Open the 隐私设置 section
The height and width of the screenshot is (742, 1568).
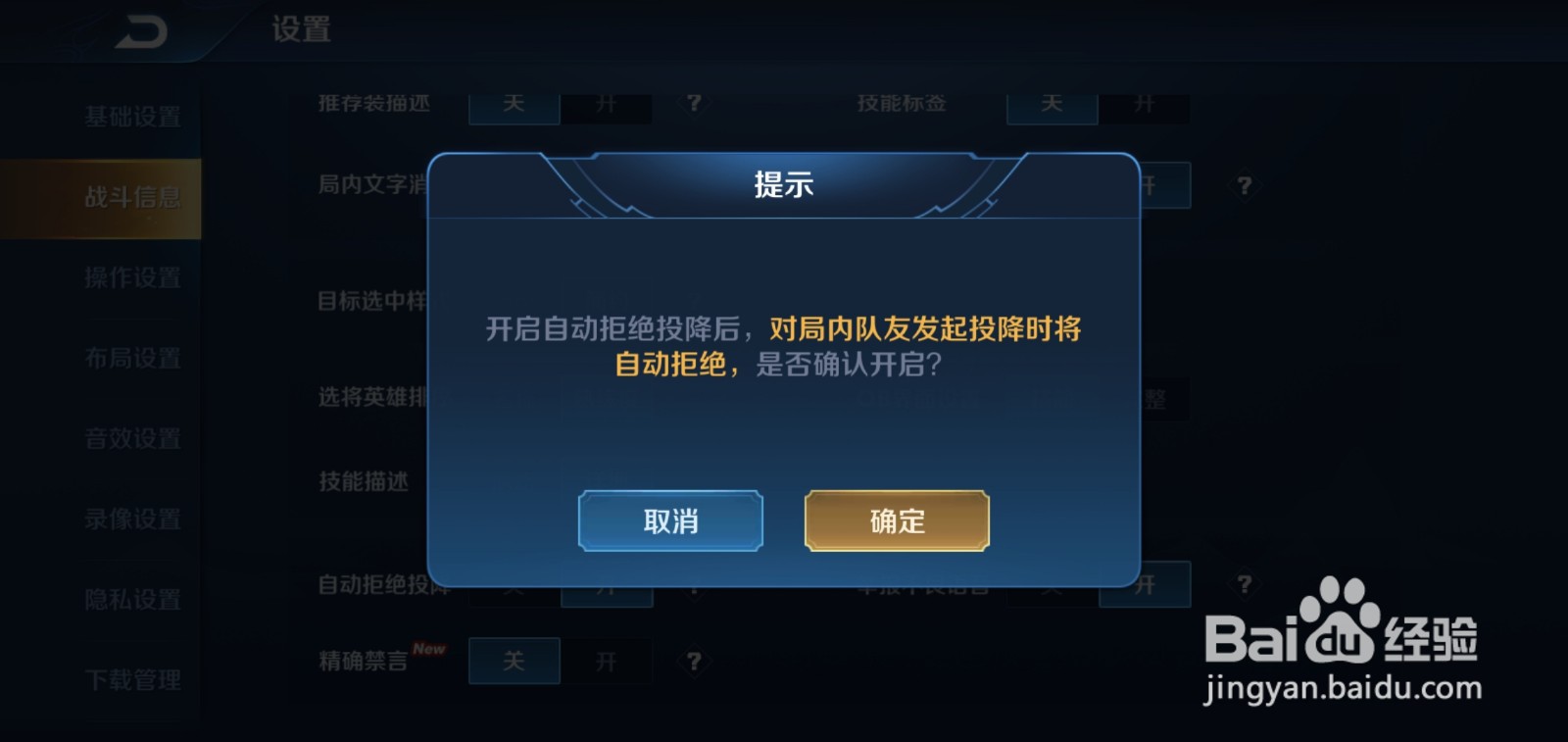(132, 599)
